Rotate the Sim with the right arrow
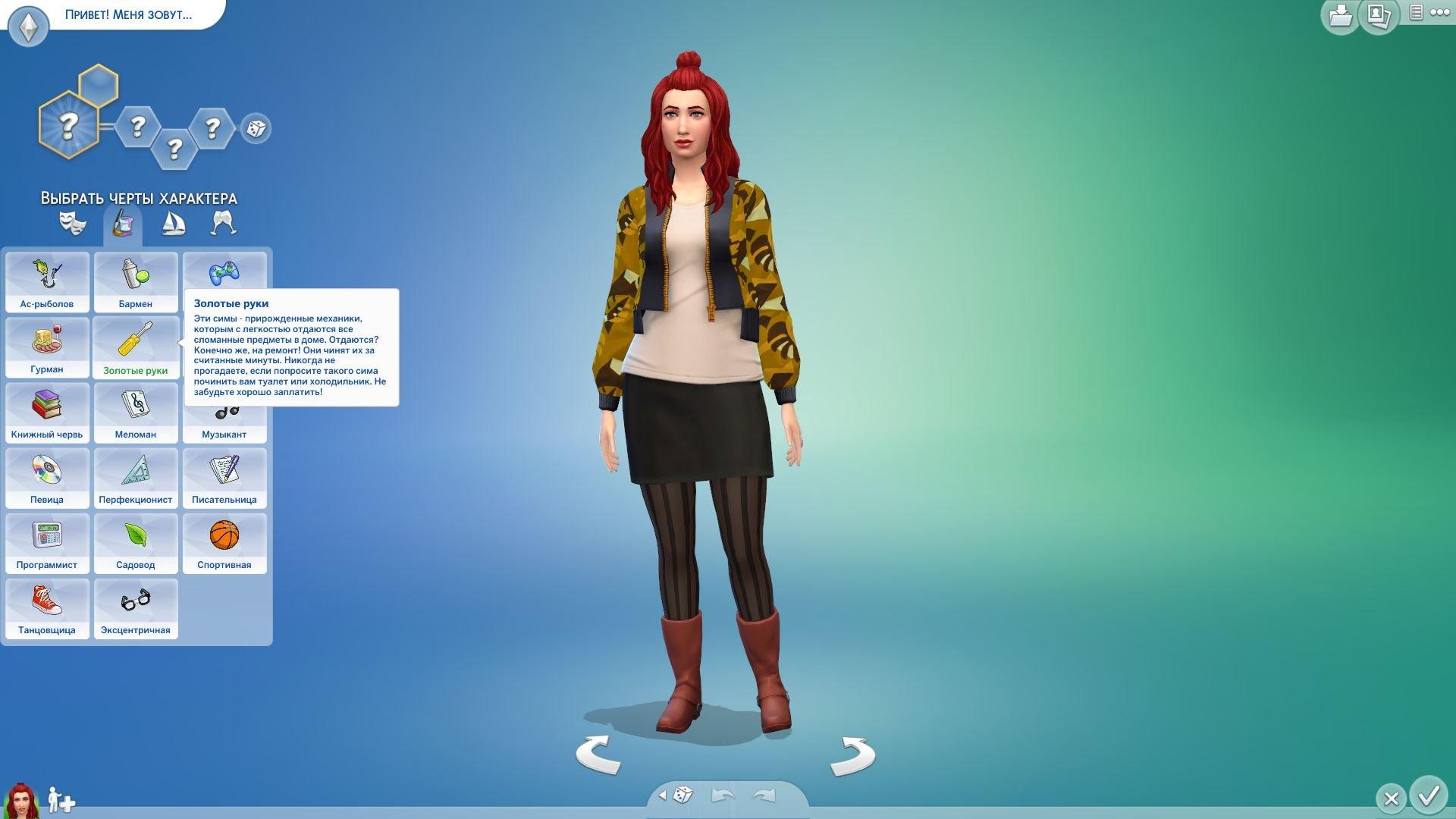 point(852,755)
